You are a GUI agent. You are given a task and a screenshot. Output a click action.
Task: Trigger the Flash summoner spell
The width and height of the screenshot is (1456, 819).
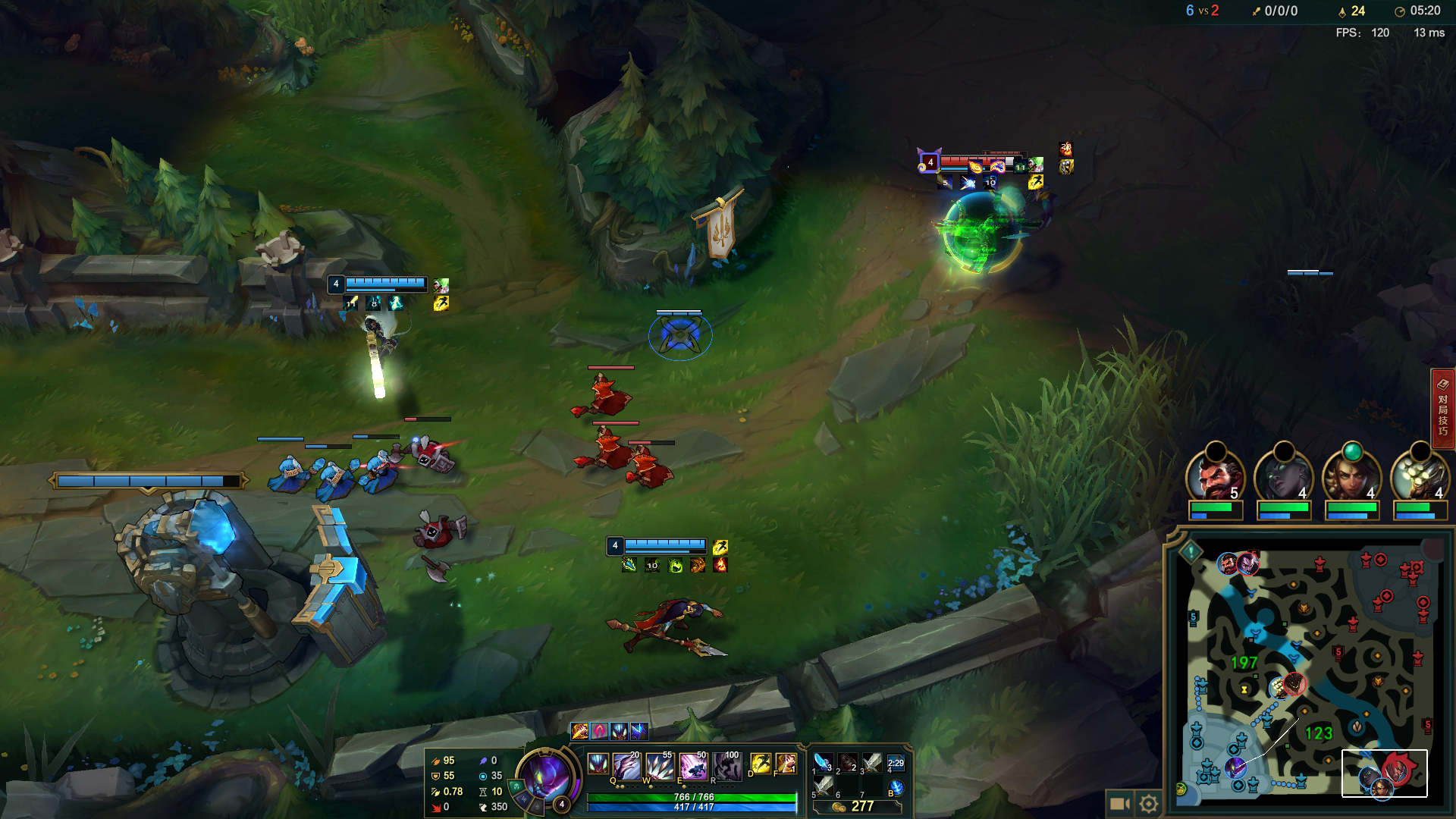point(760,764)
